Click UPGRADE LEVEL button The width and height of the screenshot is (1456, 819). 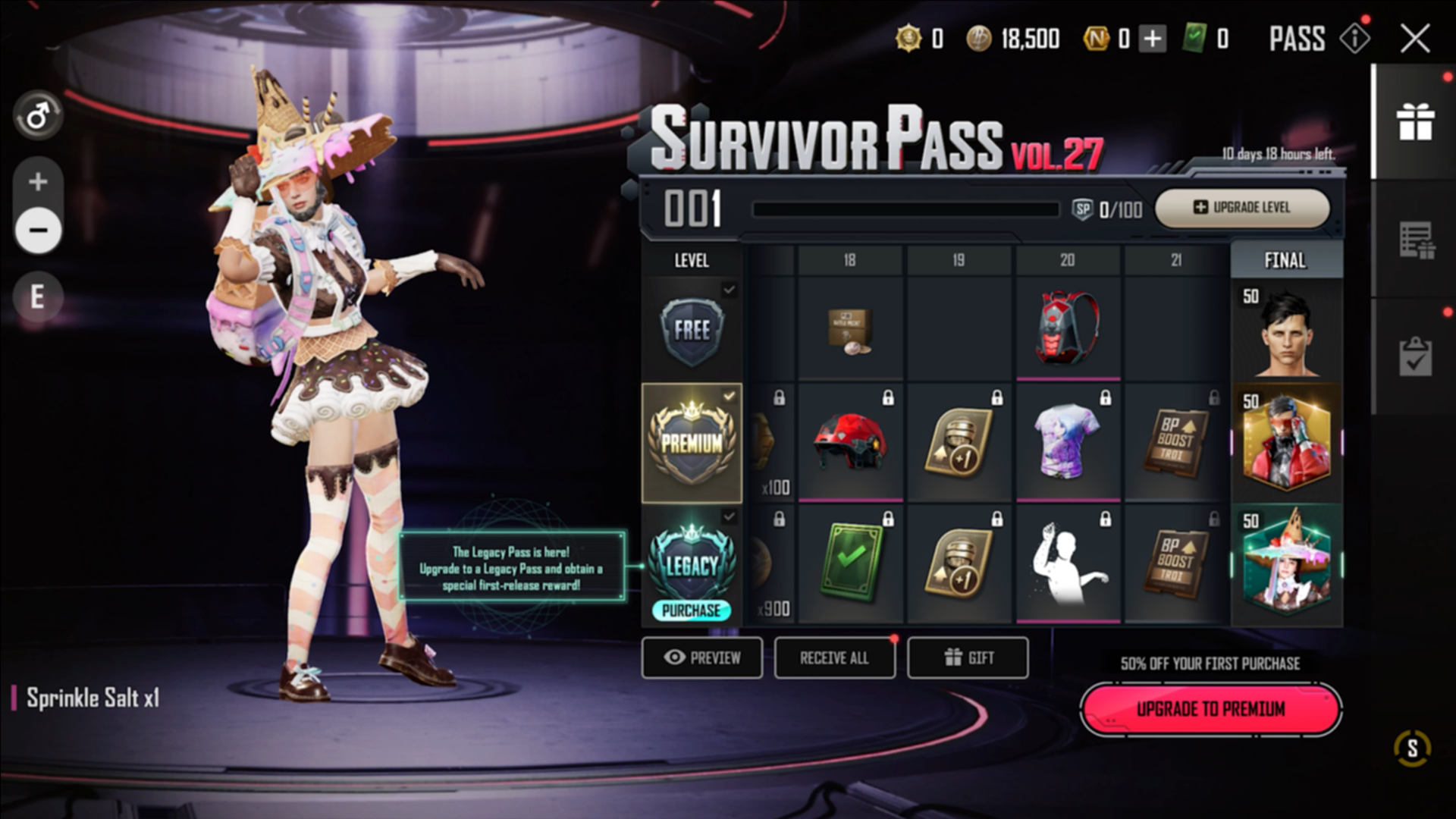(1241, 208)
